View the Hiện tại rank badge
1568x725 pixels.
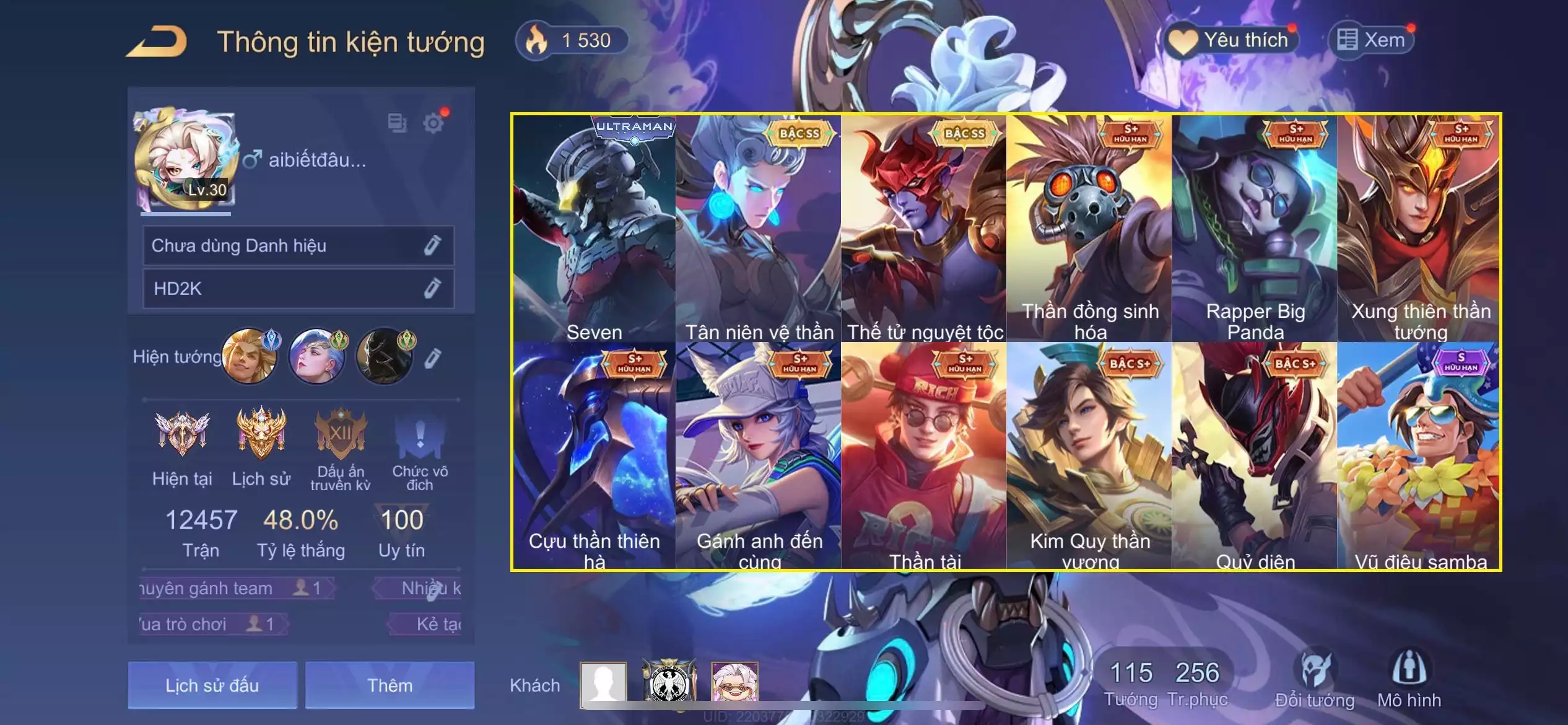182,434
